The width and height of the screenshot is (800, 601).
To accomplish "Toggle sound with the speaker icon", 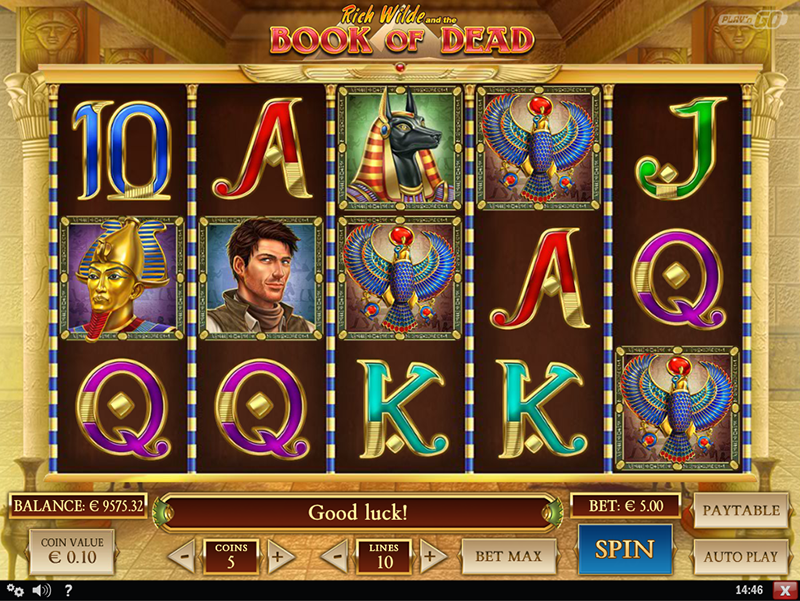I will coord(42,591).
